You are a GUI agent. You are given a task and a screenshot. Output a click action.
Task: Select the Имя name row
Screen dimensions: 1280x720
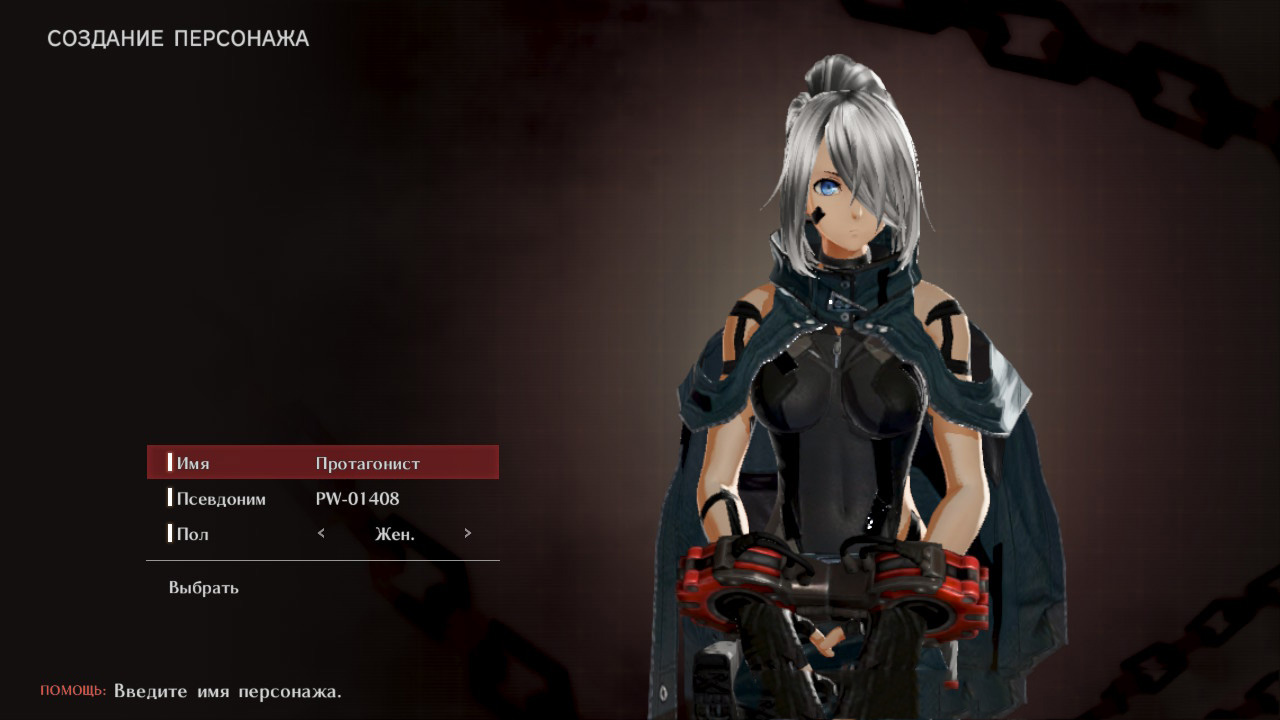322,463
